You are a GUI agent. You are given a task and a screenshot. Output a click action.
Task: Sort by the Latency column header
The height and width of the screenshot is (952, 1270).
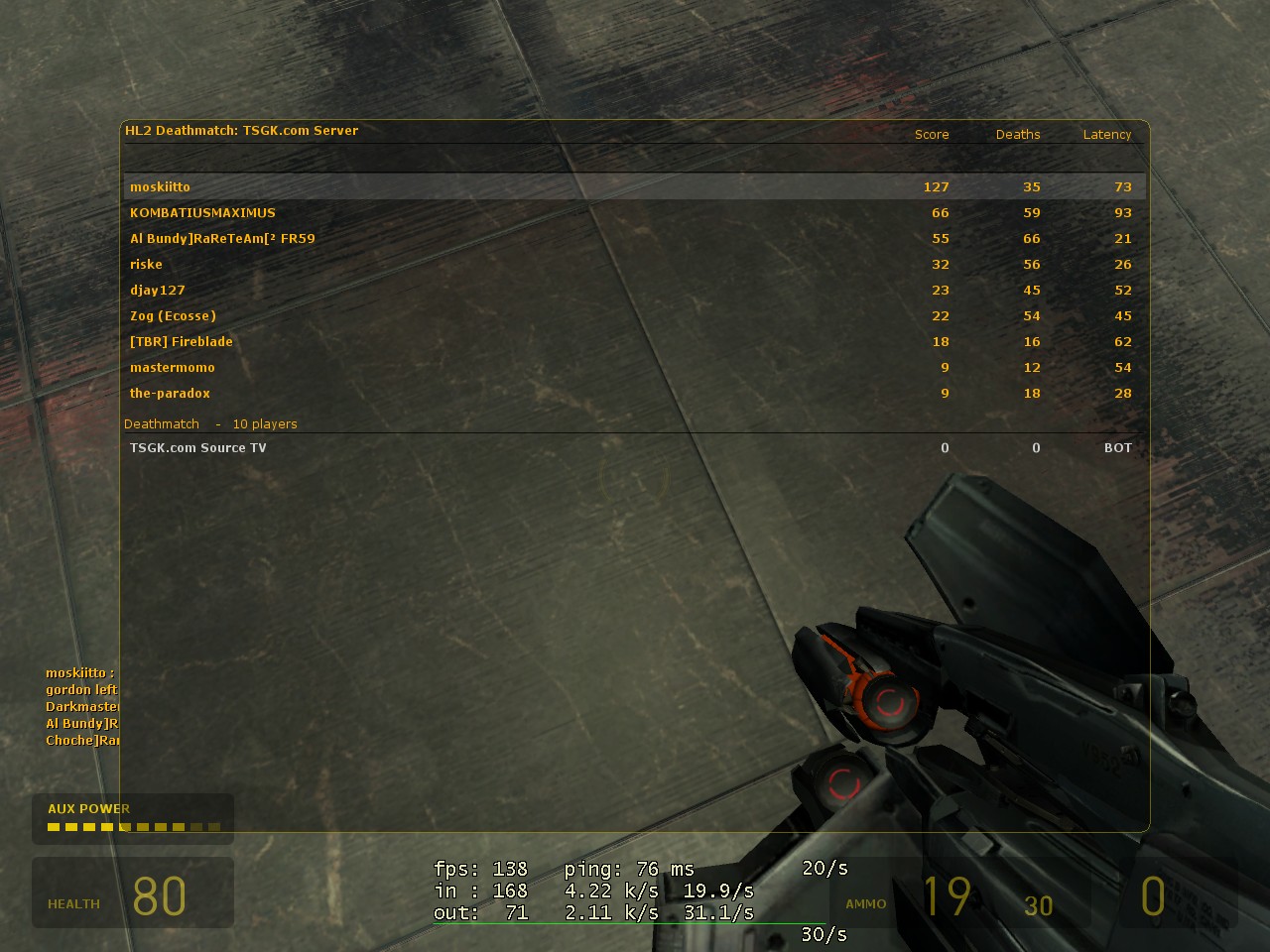coord(1107,134)
